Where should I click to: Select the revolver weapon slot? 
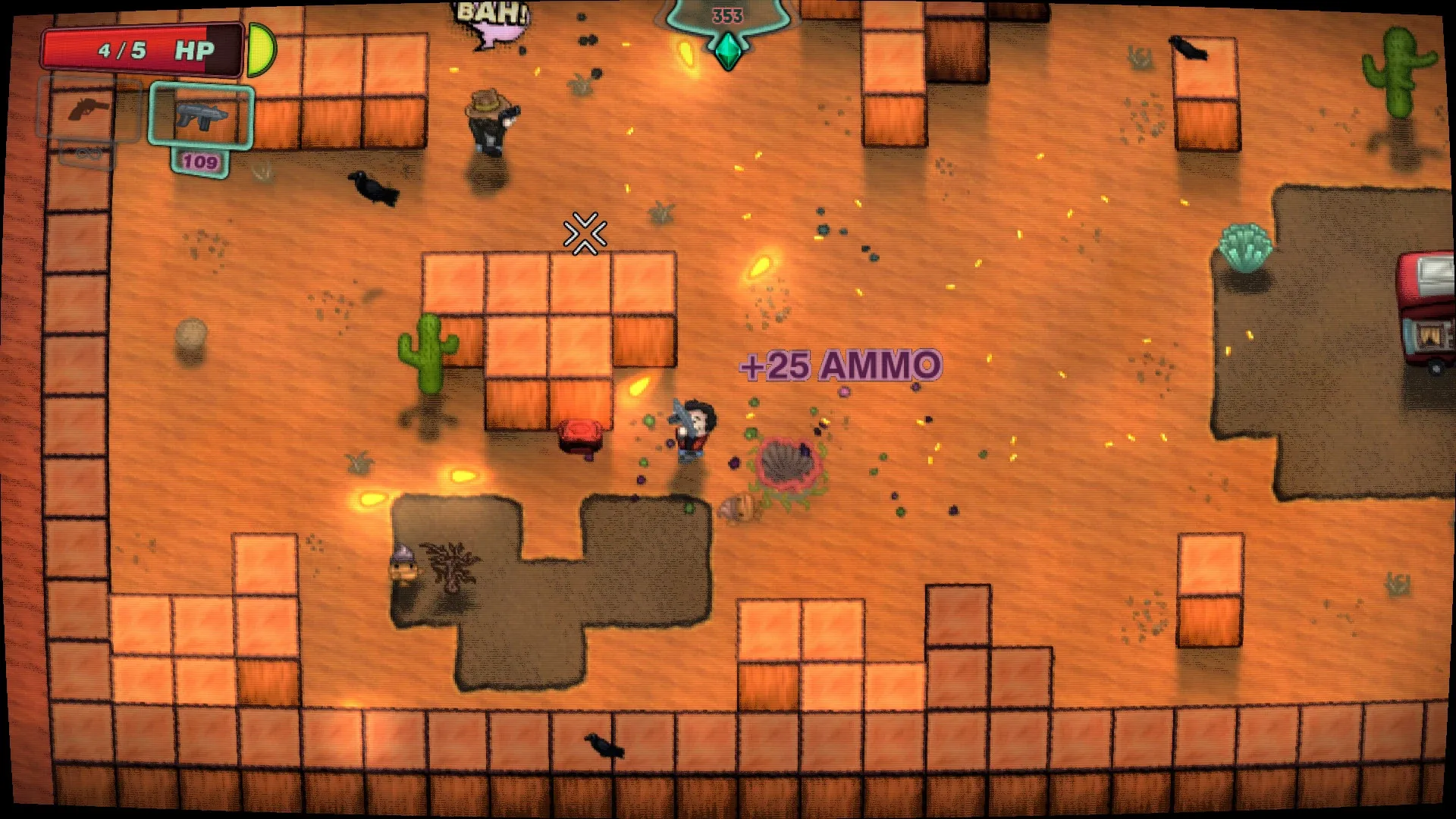pyautogui.click(x=89, y=110)
